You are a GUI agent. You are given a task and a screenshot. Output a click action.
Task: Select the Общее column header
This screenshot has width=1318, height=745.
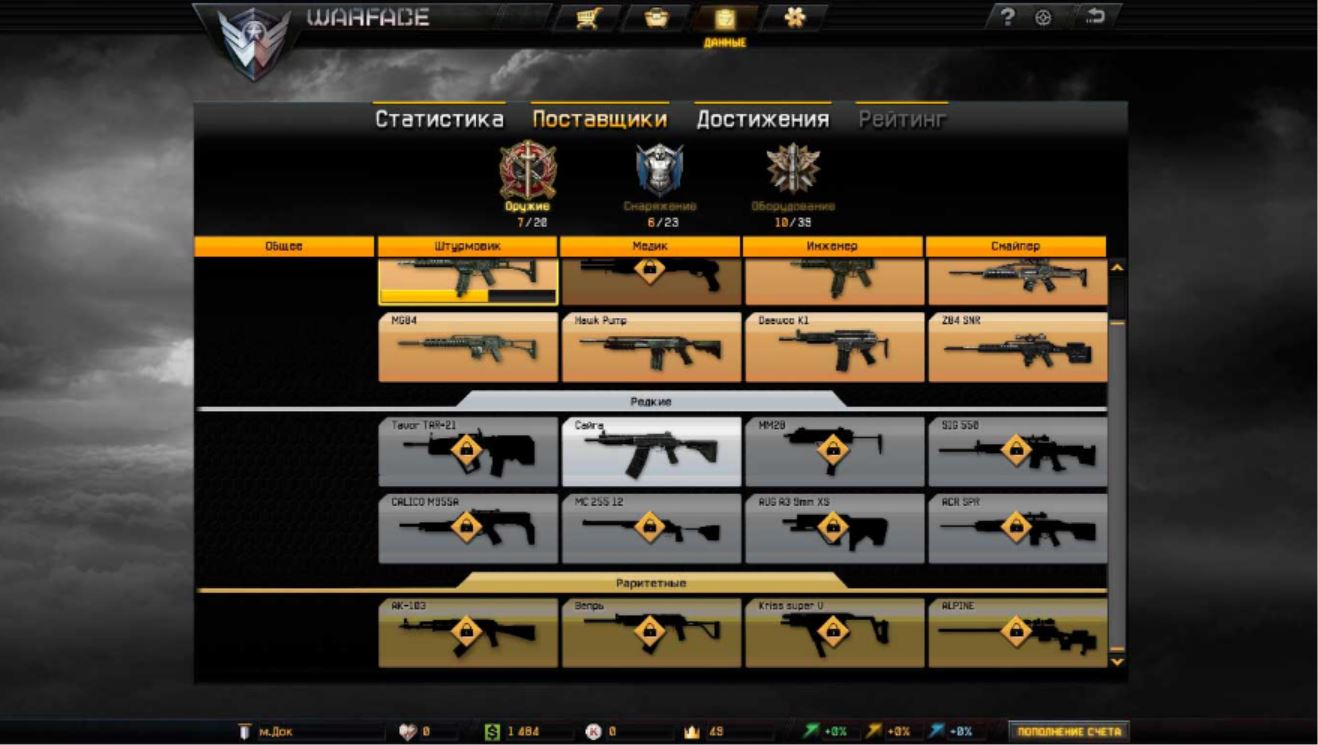click(284, 246)
